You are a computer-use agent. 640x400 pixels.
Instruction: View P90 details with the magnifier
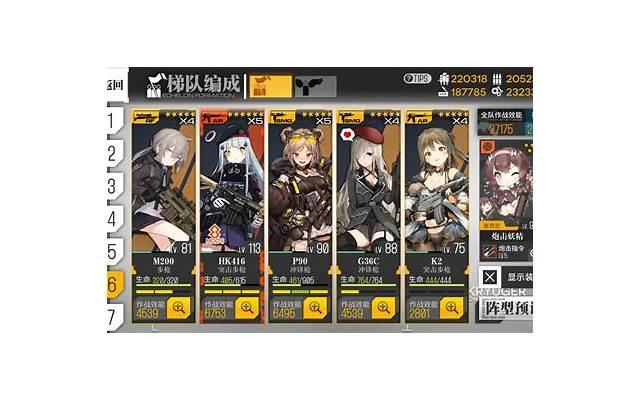point(314,308)
